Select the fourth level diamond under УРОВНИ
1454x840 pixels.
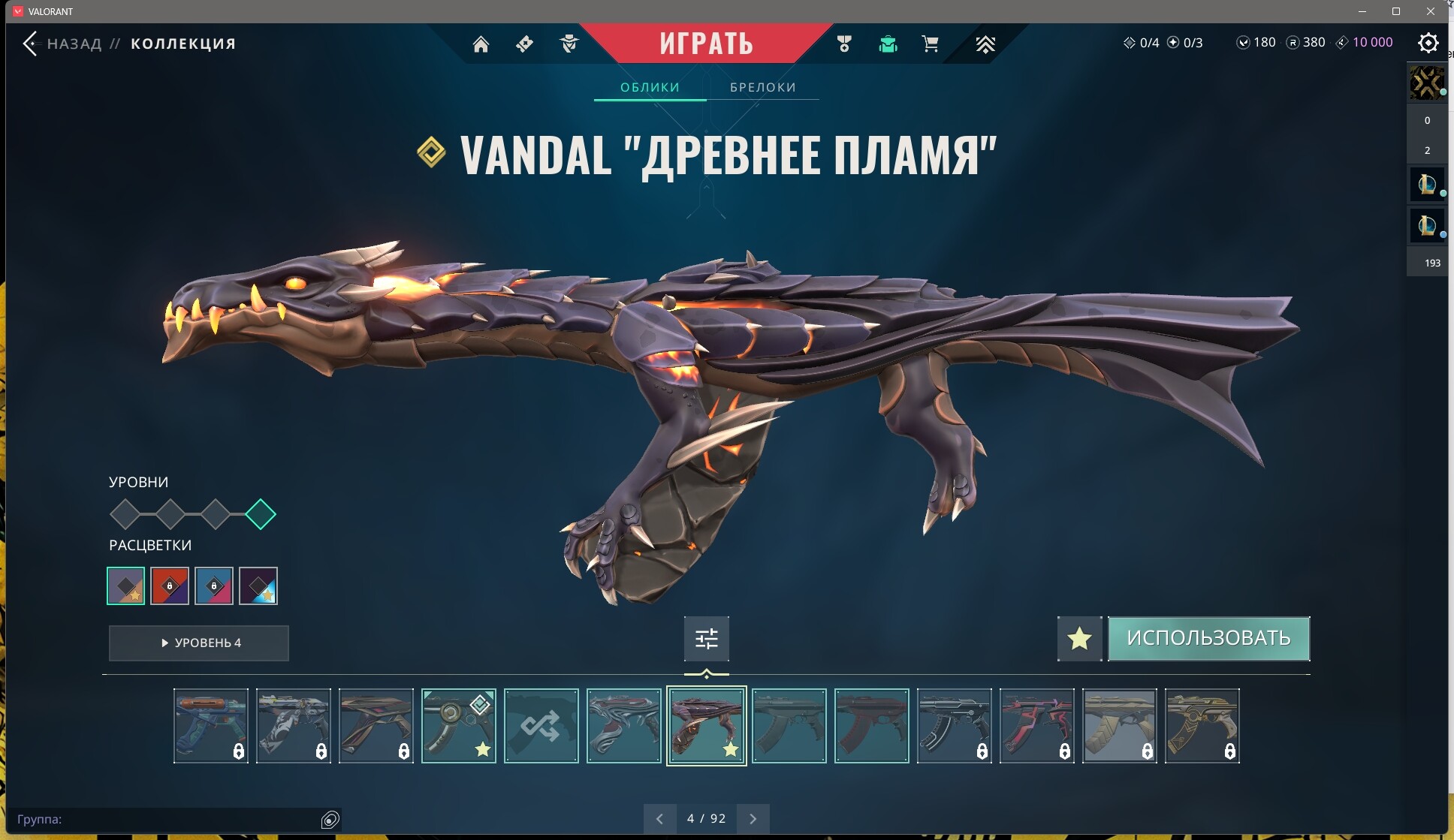tap(261, 514)
